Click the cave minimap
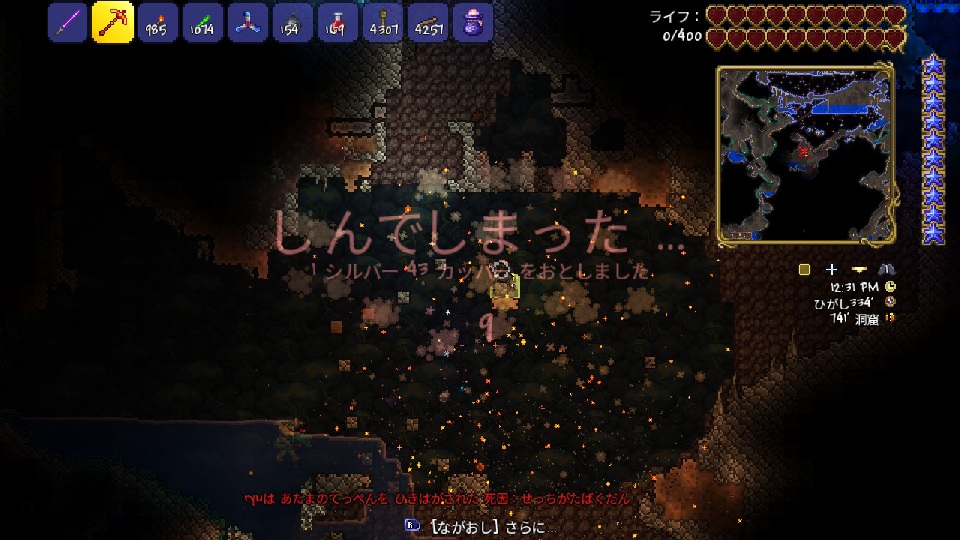The image size is (960, 540). 804,155
